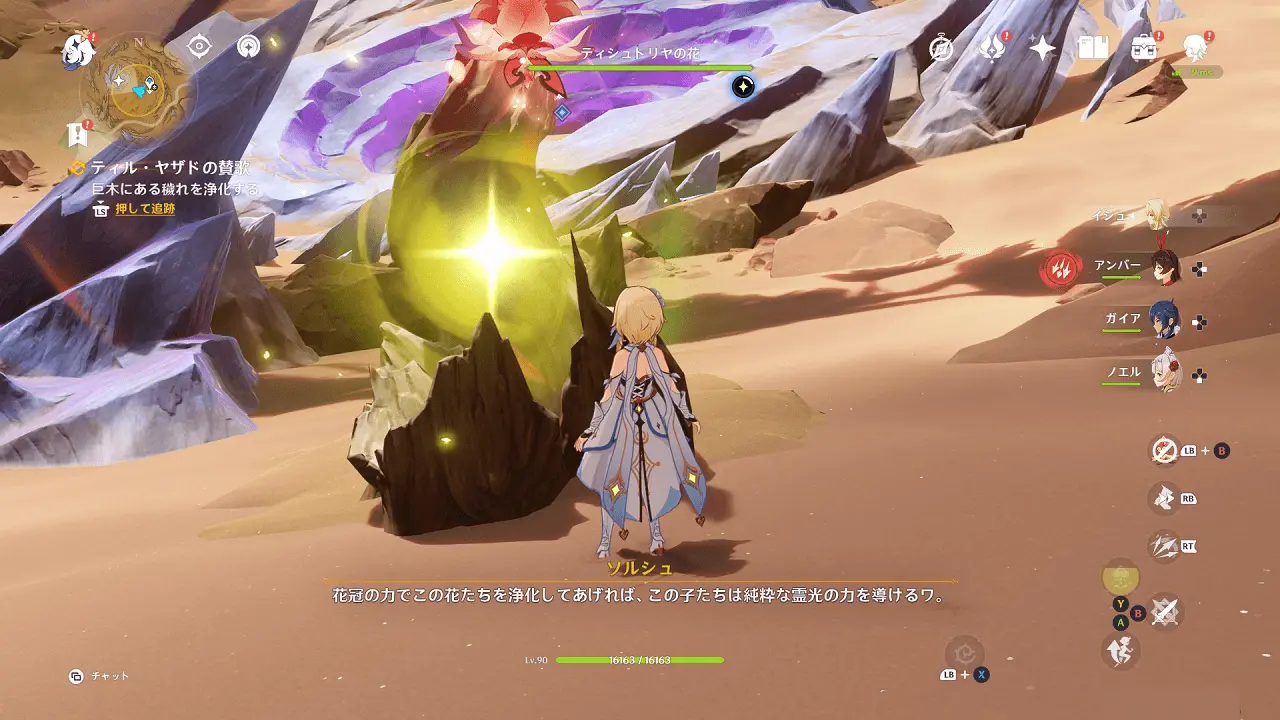This screenshot has width=1280, height=720.
Task: Open the four-pointed star events icon
Action: pyautogui.click(x=1042, y=48)
